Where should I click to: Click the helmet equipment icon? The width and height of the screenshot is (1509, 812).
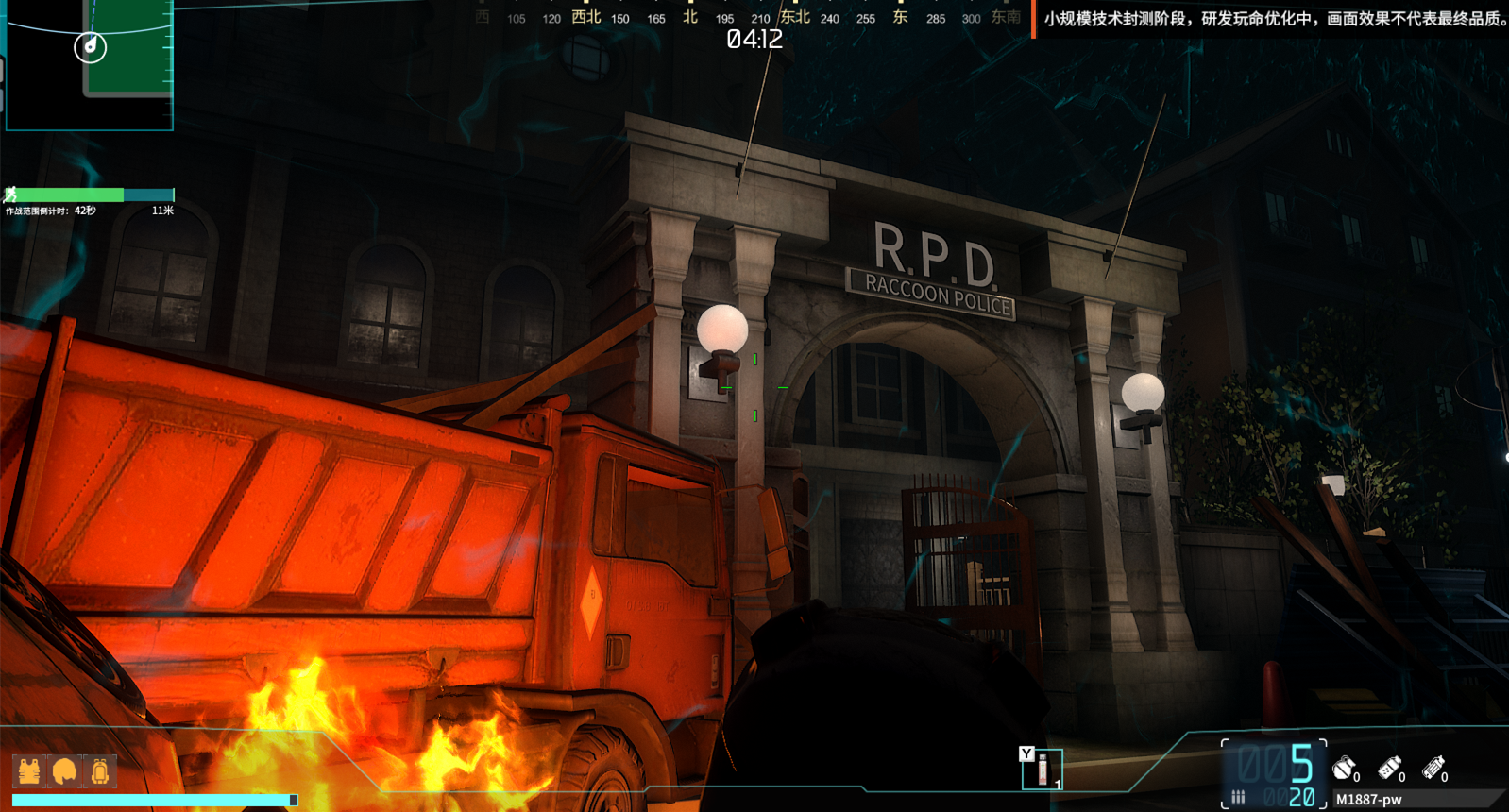click(64, 771)
